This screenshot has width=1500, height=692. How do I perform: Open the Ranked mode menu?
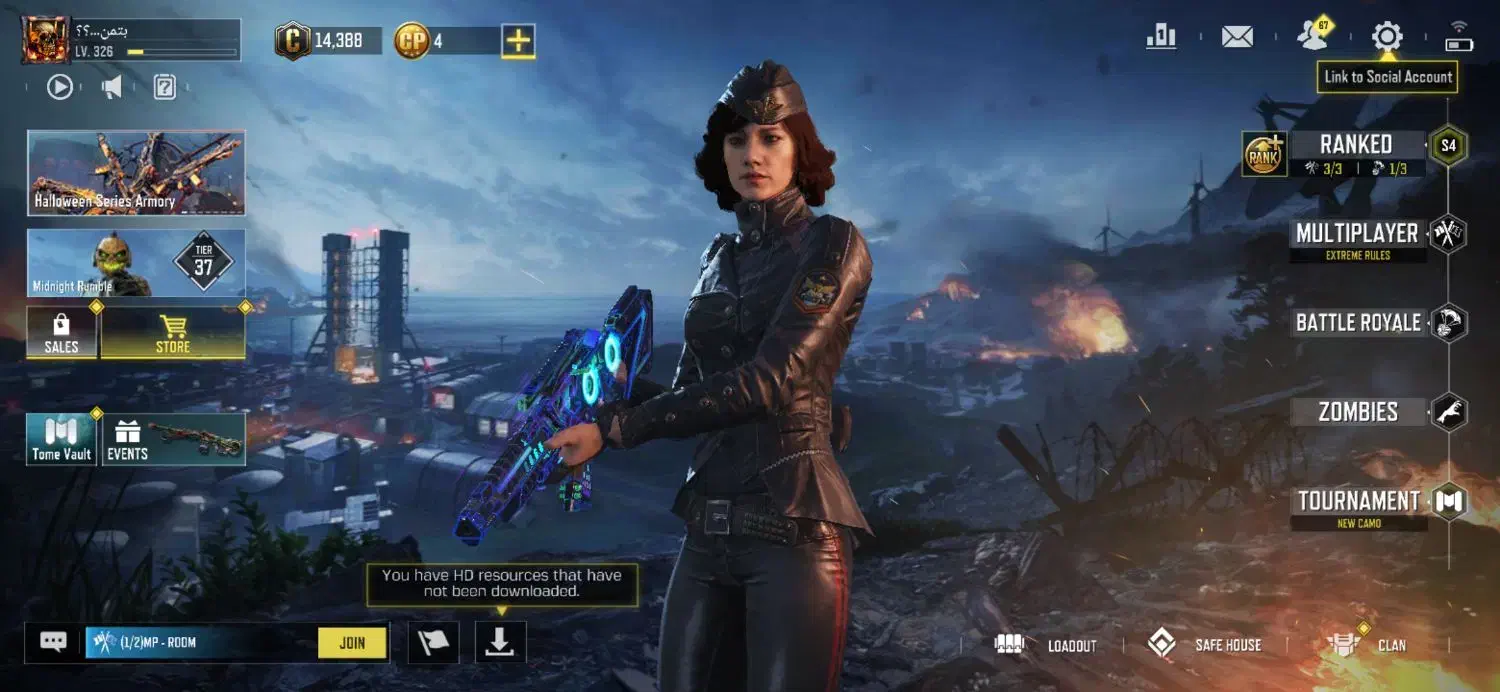(x=1356, y=145)
